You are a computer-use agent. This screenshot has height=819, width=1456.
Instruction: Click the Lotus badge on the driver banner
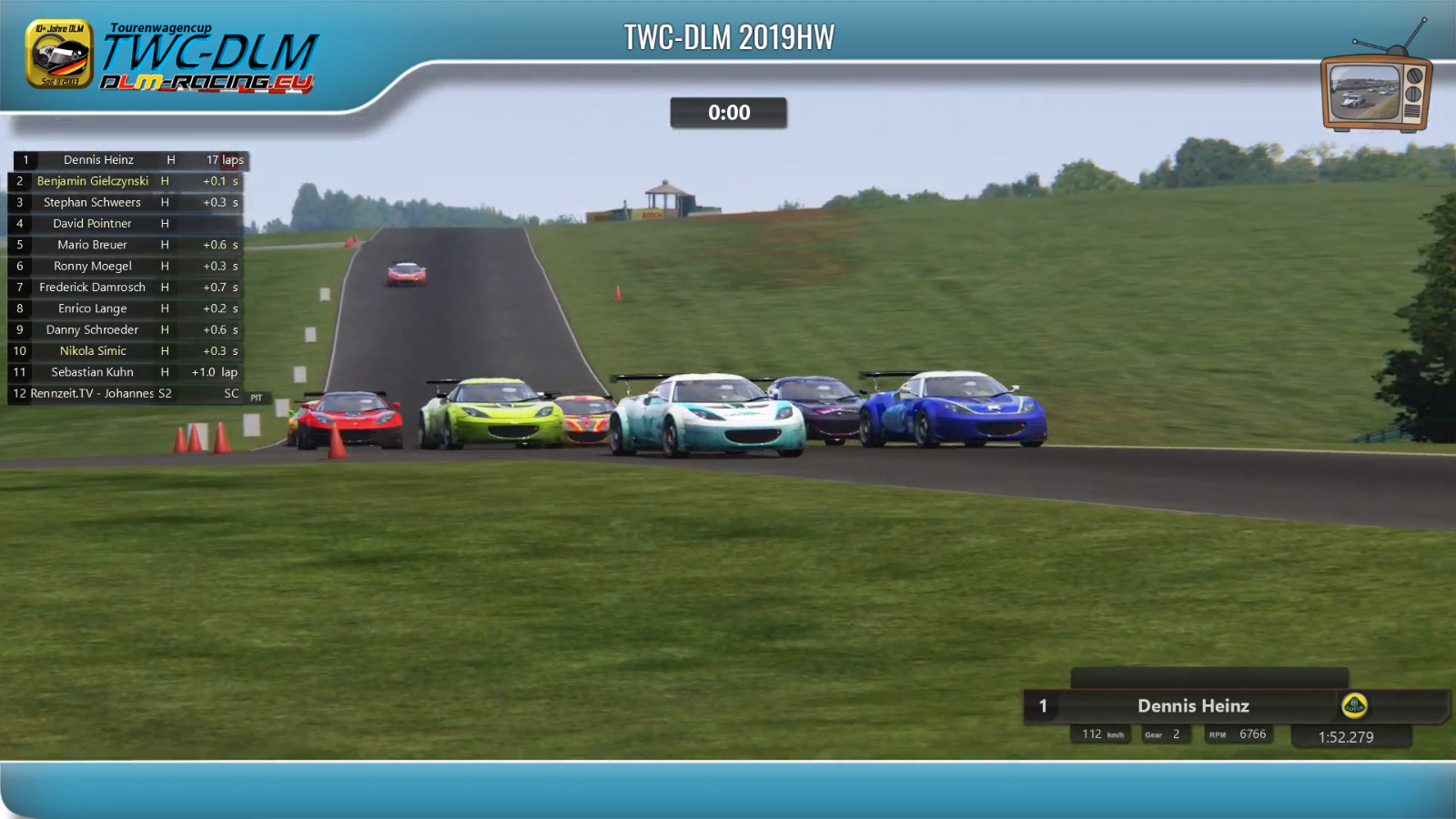click(1354, 705)
